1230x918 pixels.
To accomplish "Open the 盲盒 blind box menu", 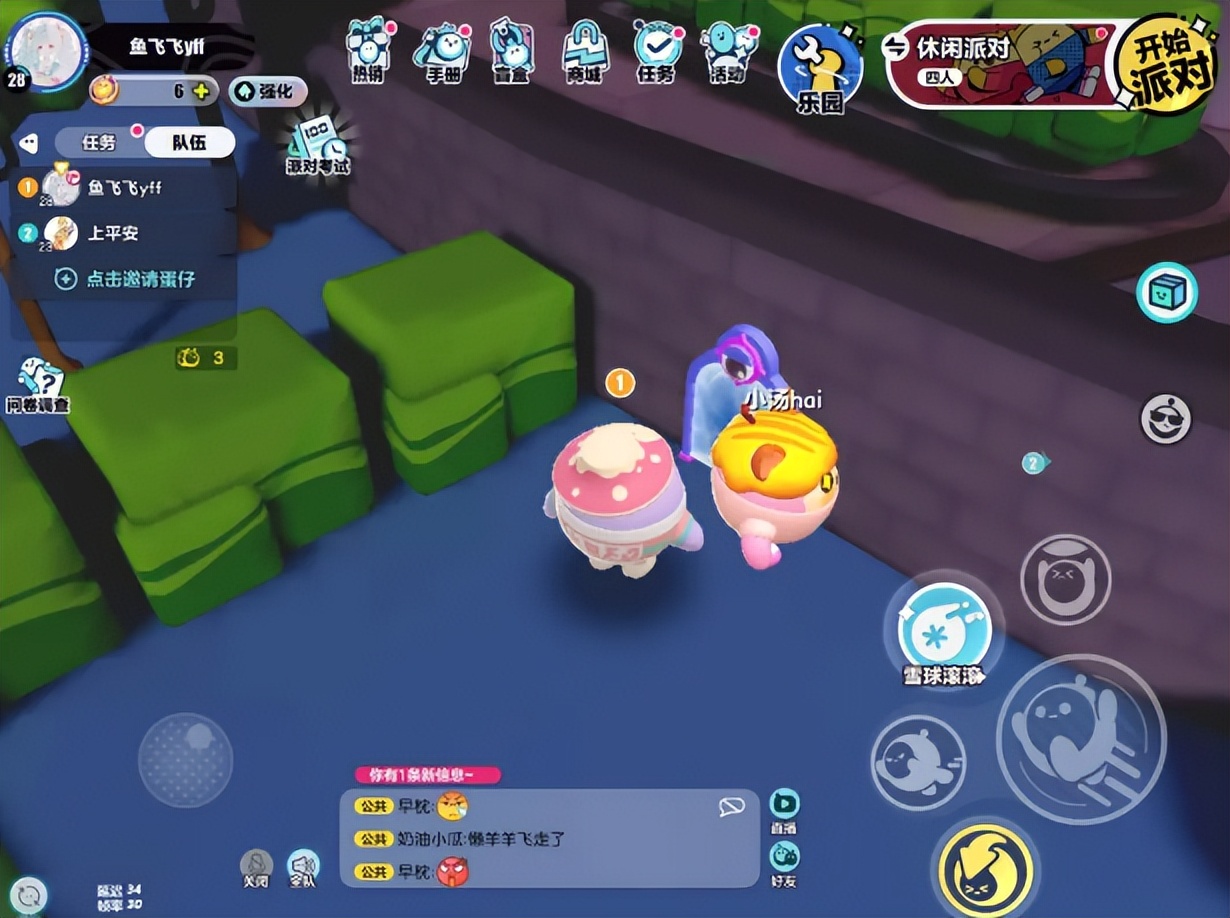I will coord(512,48).
